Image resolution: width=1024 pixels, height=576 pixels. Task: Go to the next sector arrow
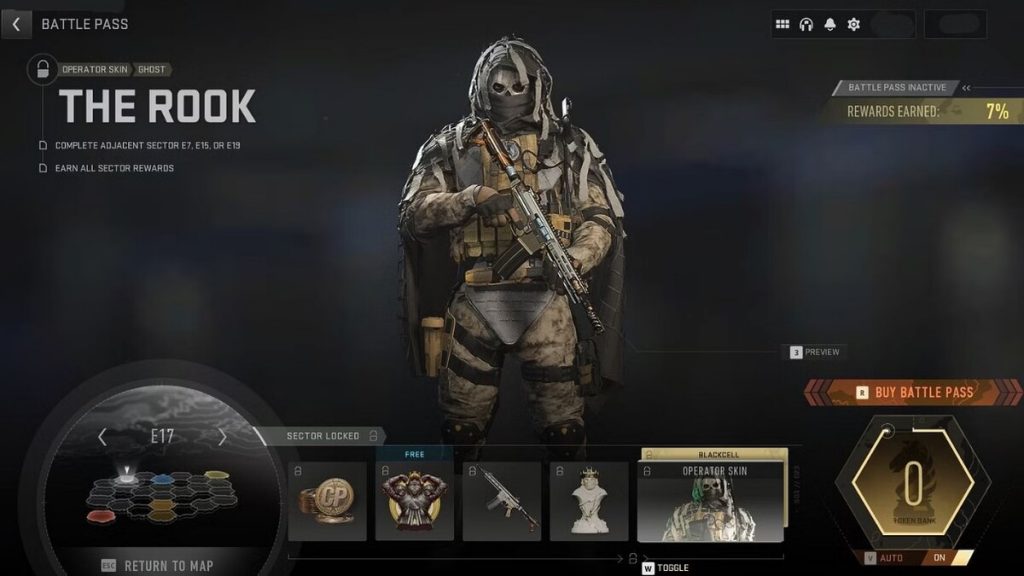[222, 437]
